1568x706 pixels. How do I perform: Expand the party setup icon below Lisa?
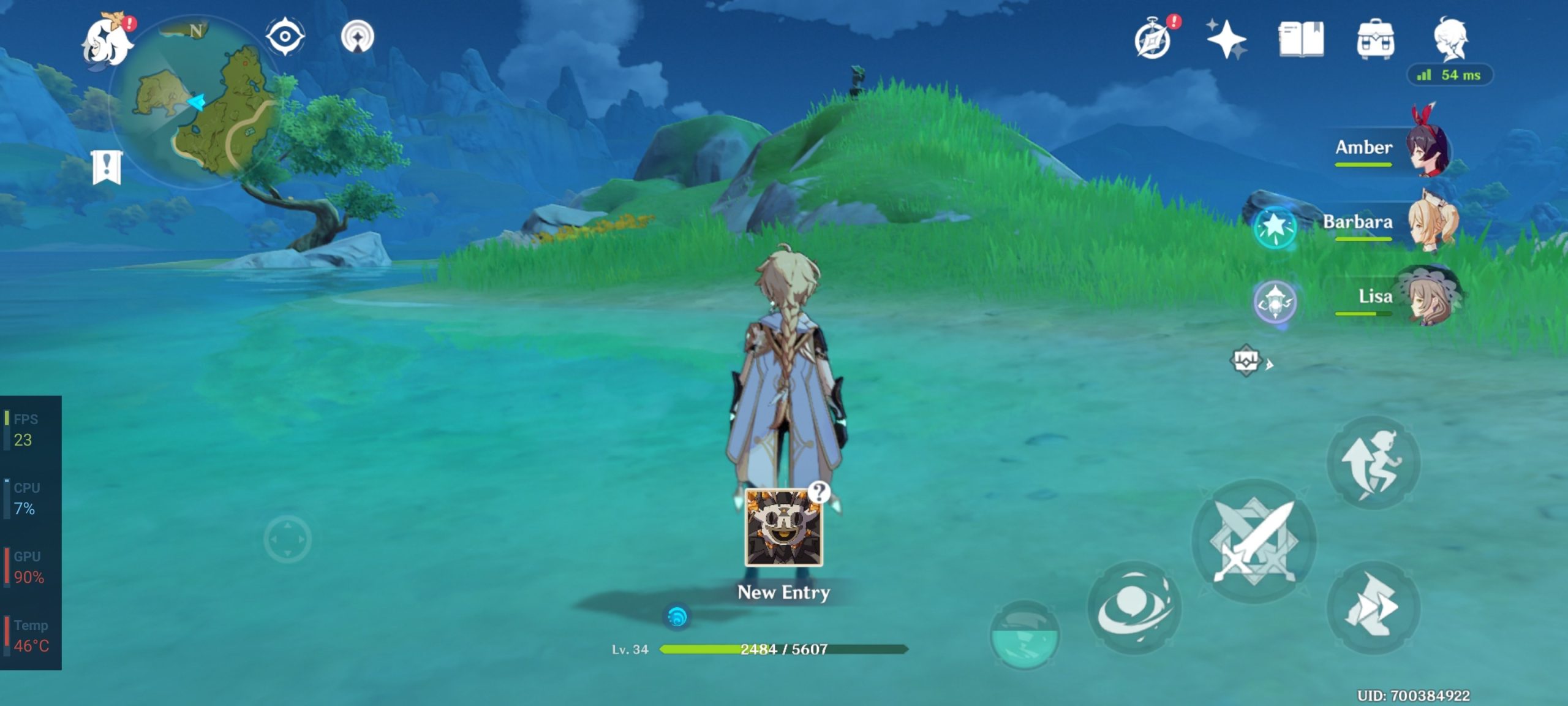pos(1247,361)
